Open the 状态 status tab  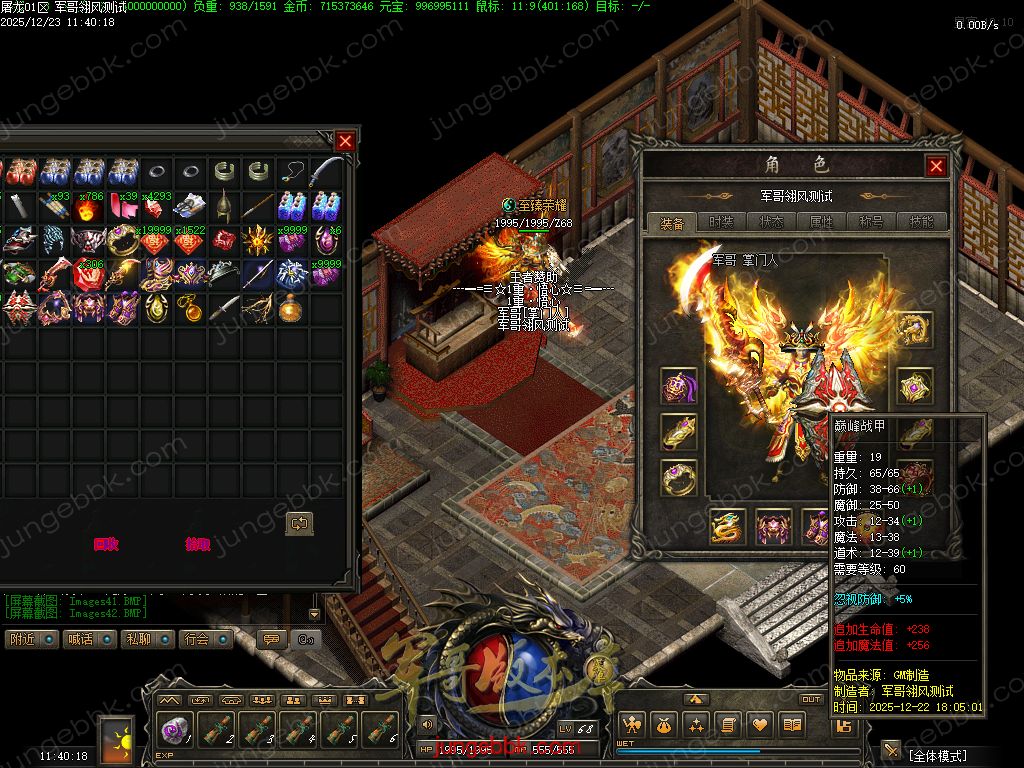771,223
